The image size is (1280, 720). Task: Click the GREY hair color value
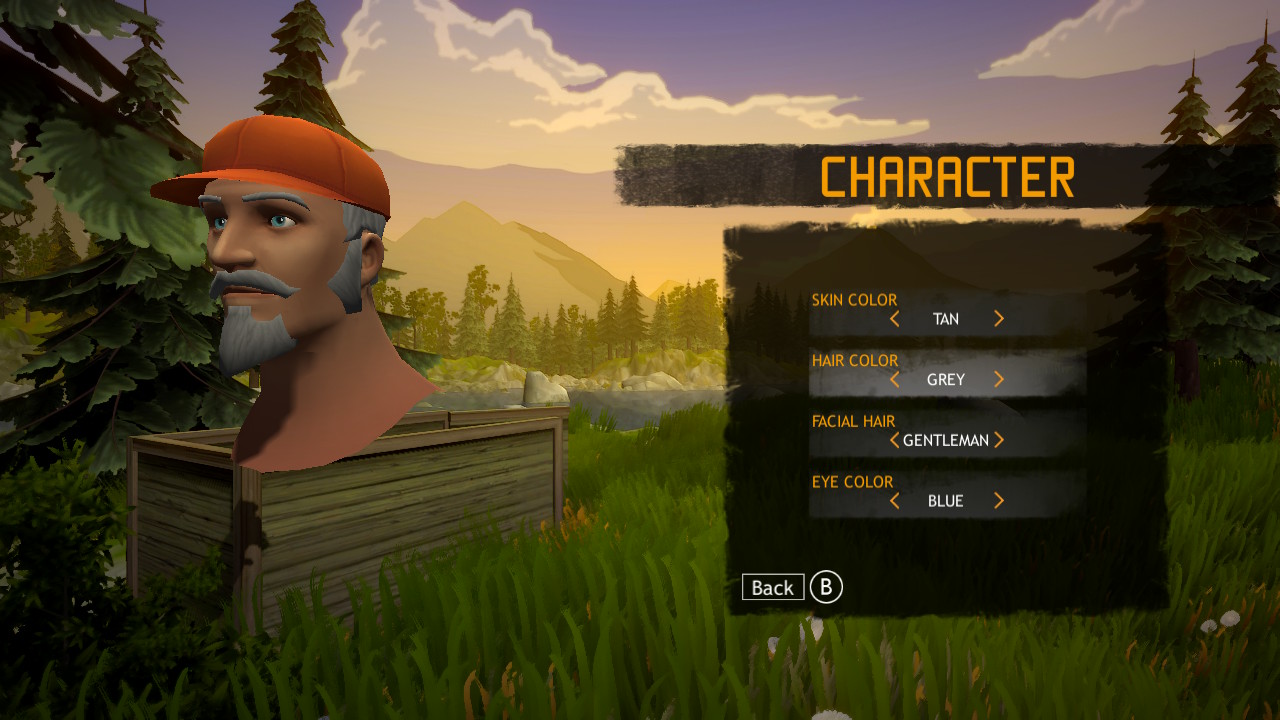click(x=946, y=379)
